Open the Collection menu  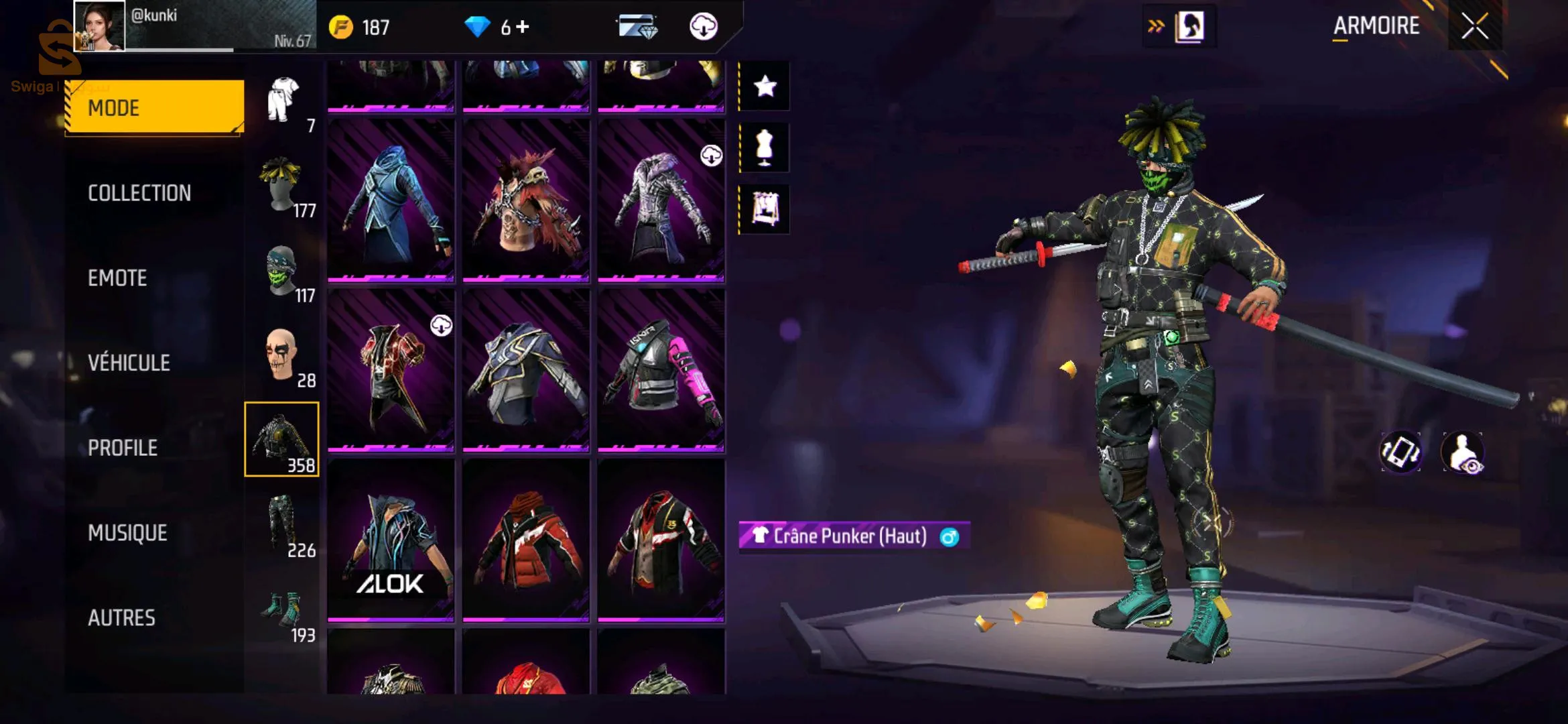(139, 193)
